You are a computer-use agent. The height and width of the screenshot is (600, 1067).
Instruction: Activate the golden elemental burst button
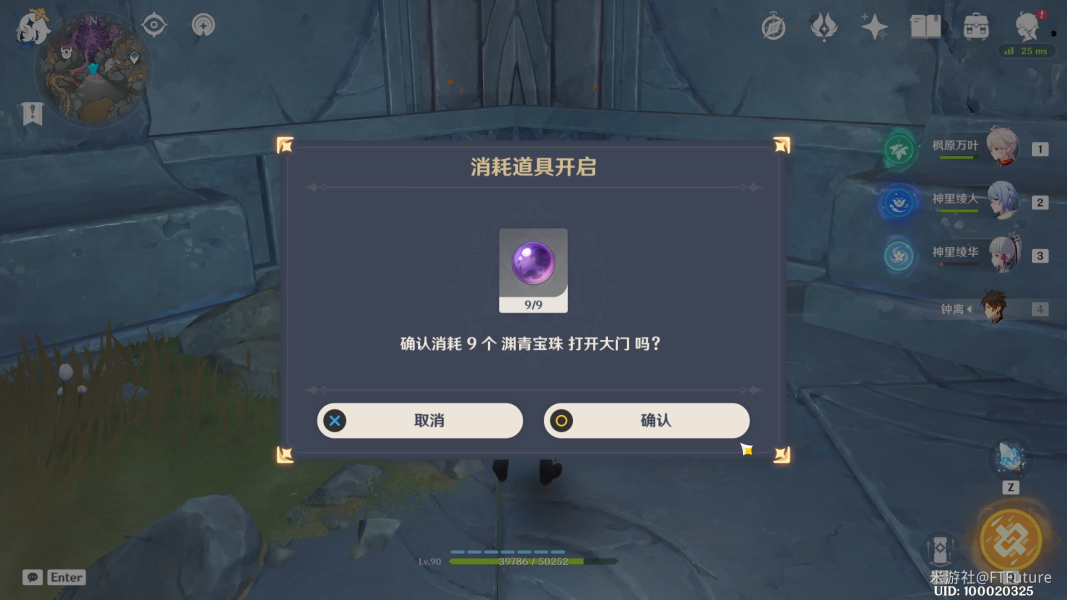(x=1010, y=539)
